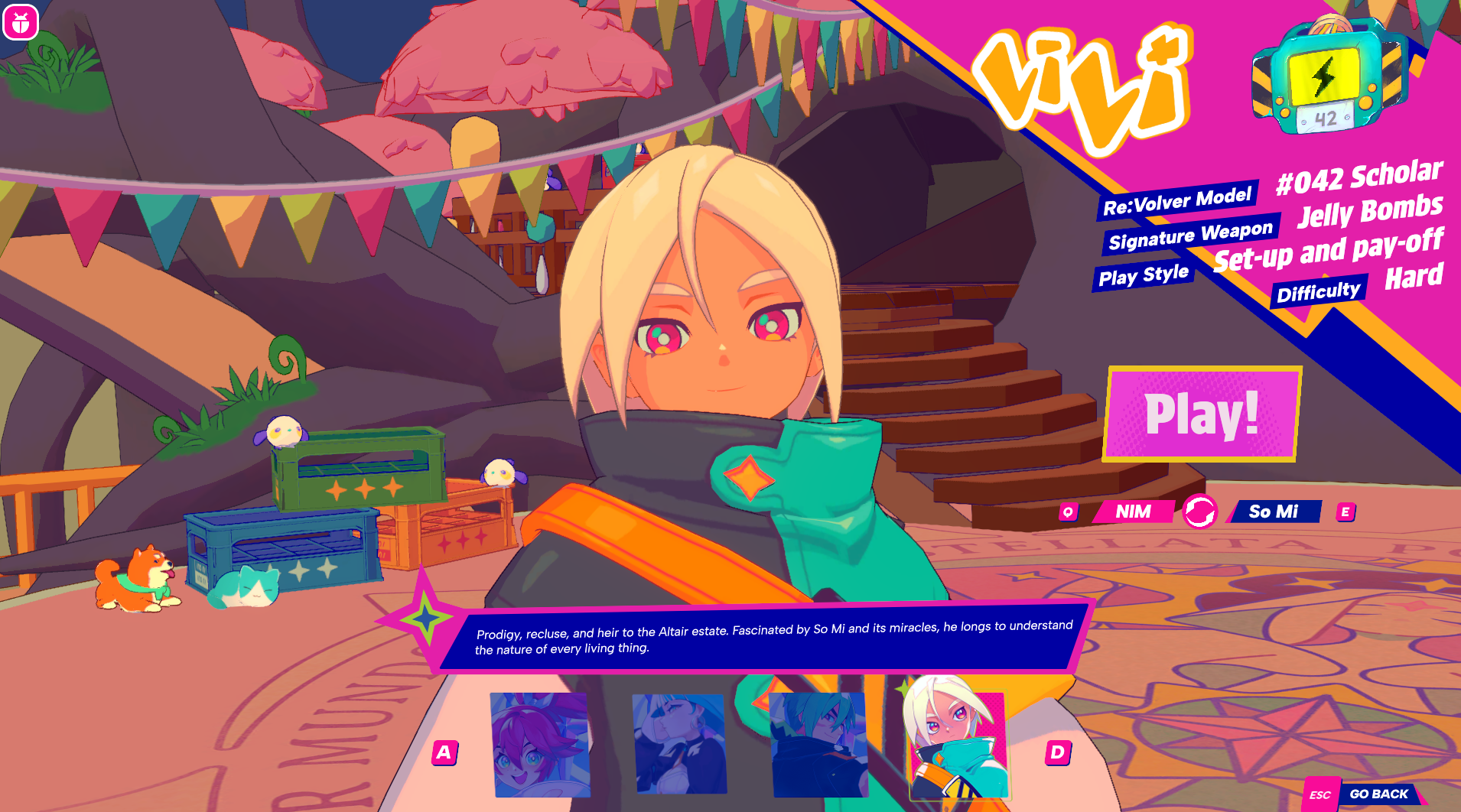Select the pink-haired character portrait
The image size is (1461, 812).
tap(540, 744)
